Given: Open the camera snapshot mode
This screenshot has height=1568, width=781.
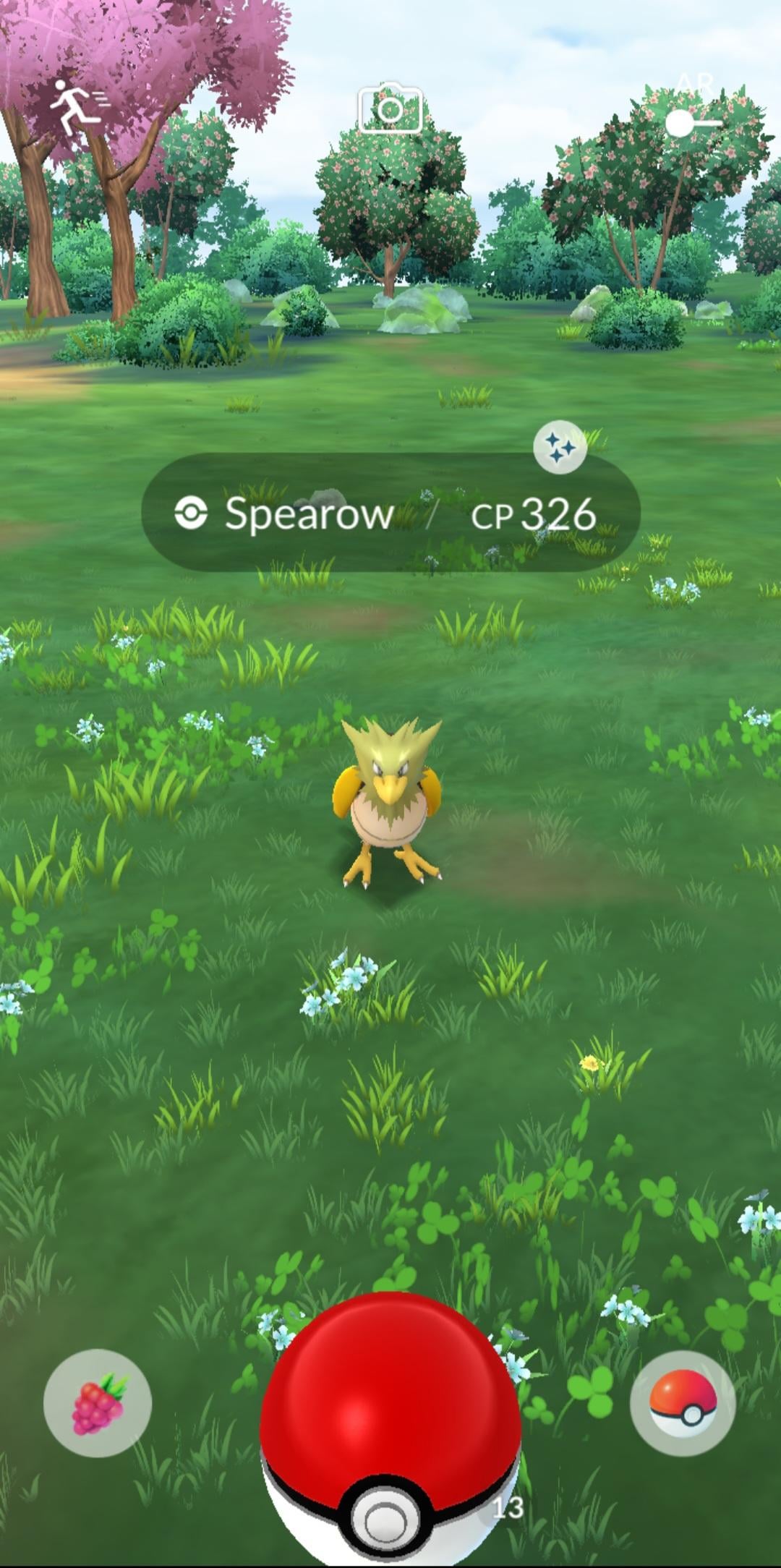Looking at the screenshot, I should pyautogui.click(x=390, y=110).
